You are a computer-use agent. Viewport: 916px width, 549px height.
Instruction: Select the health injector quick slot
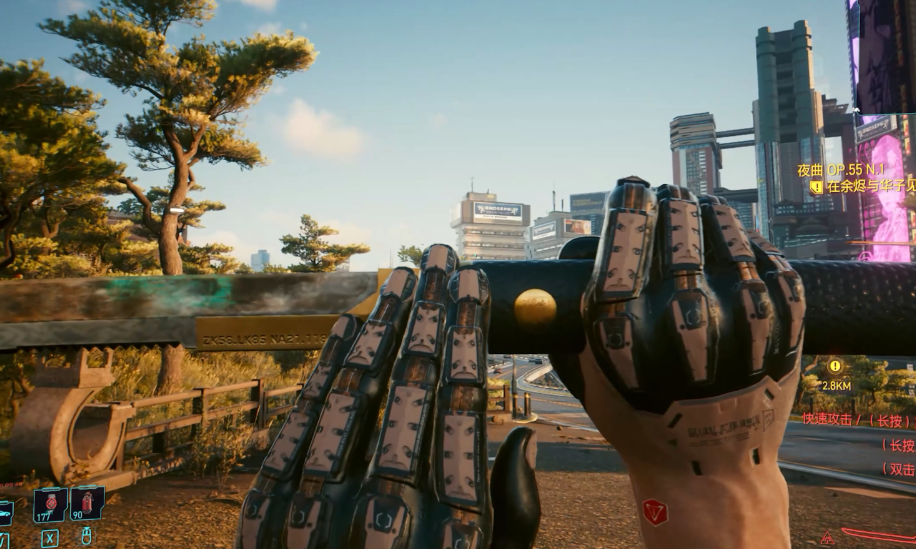click(x=50, y=502)
